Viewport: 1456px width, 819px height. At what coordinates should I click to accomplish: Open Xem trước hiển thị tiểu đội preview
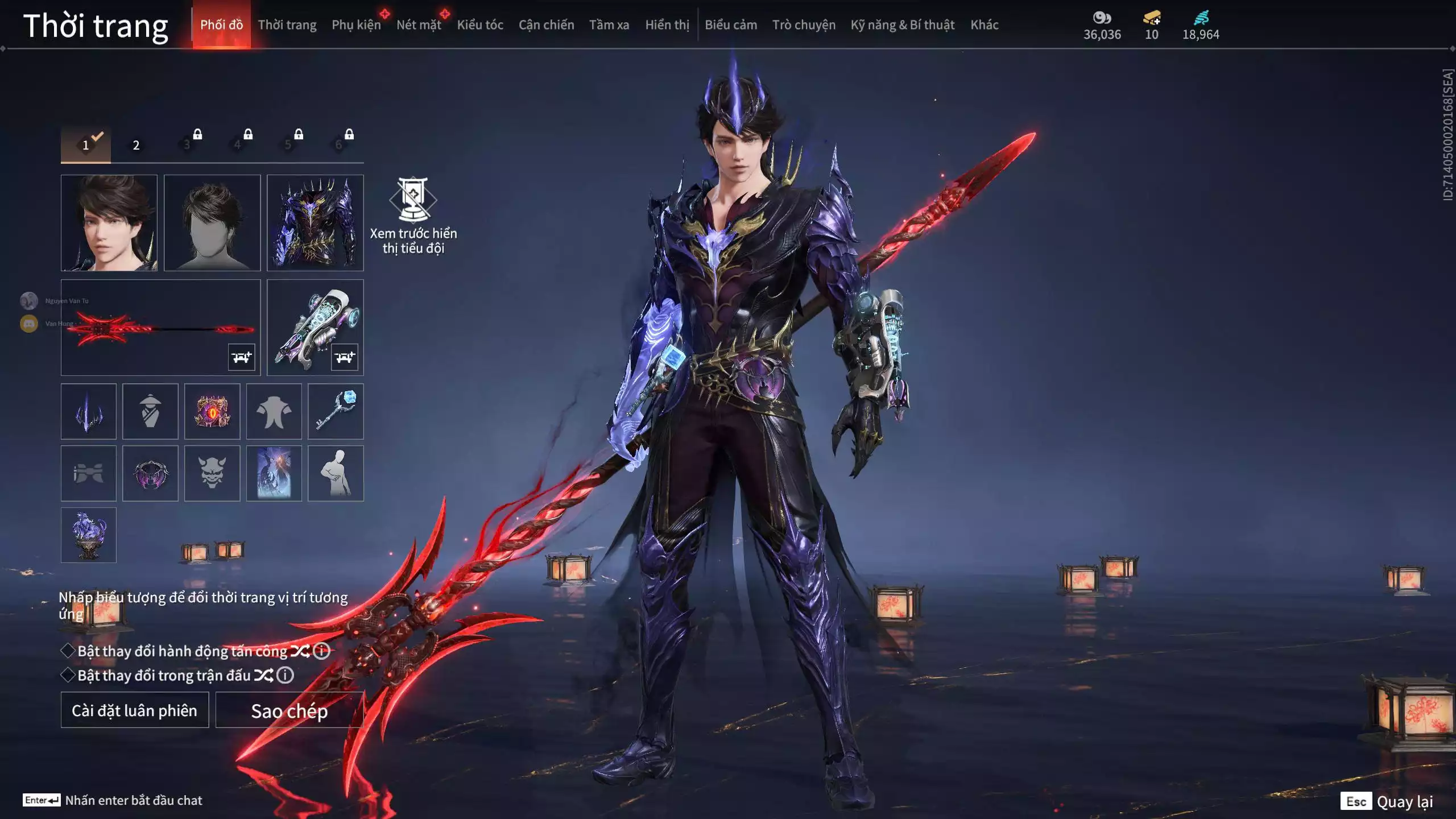coord(413,216)
